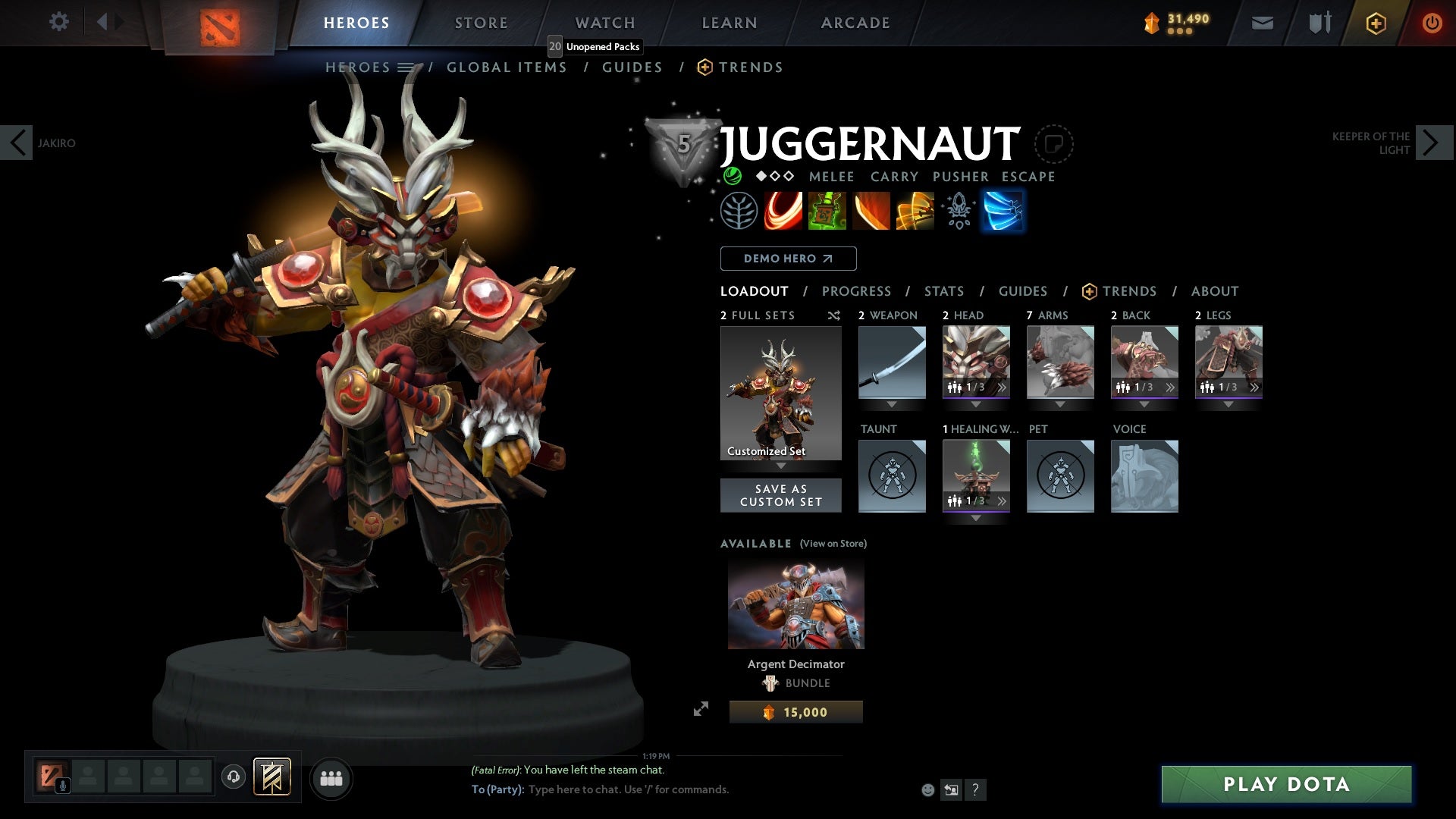Toggle the chat channel switcher beside emoticons
The image size is (1456, 819).
tap(951, 789)
